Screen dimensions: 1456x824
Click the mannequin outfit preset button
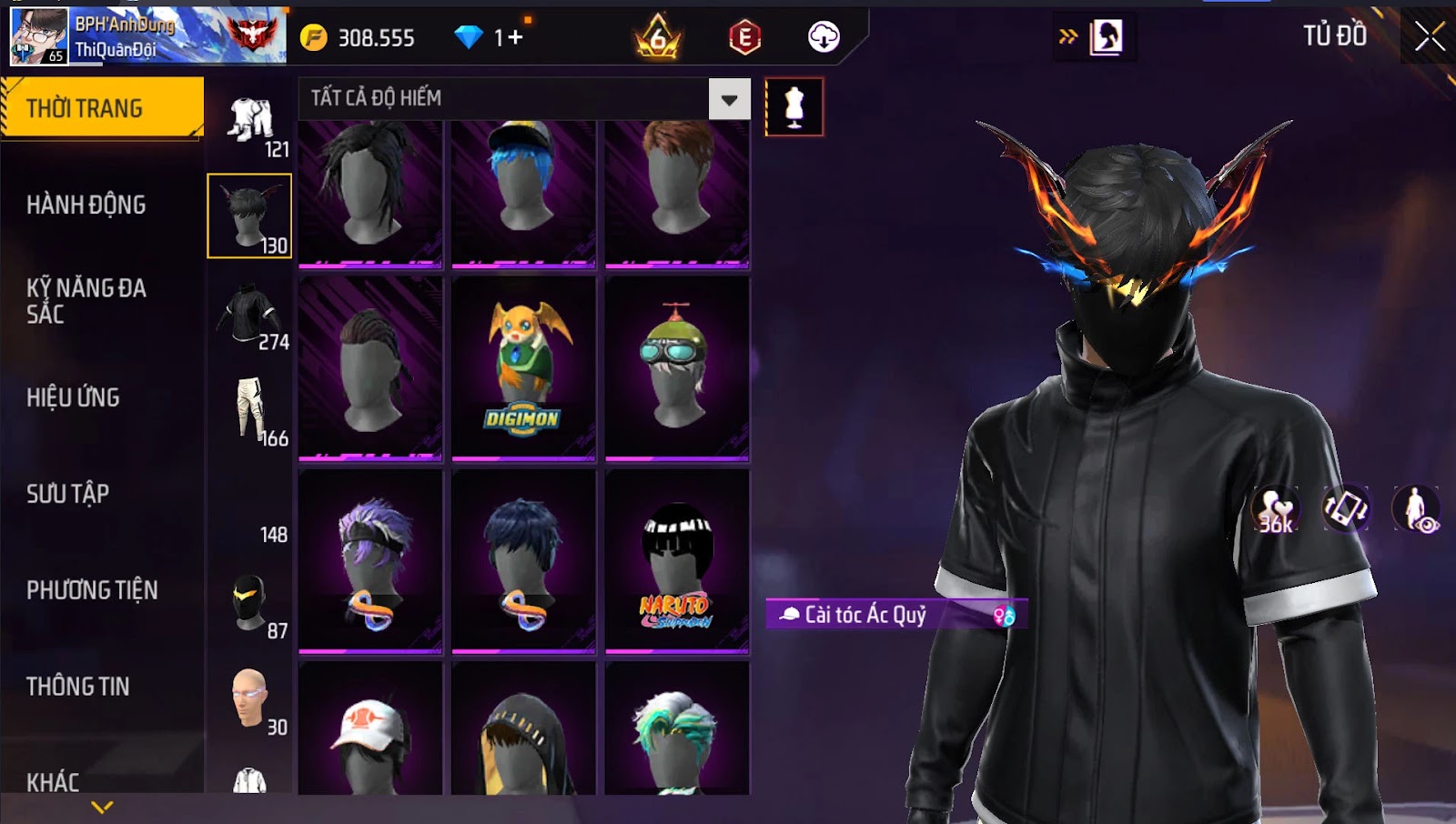click(x=794, y=107)
